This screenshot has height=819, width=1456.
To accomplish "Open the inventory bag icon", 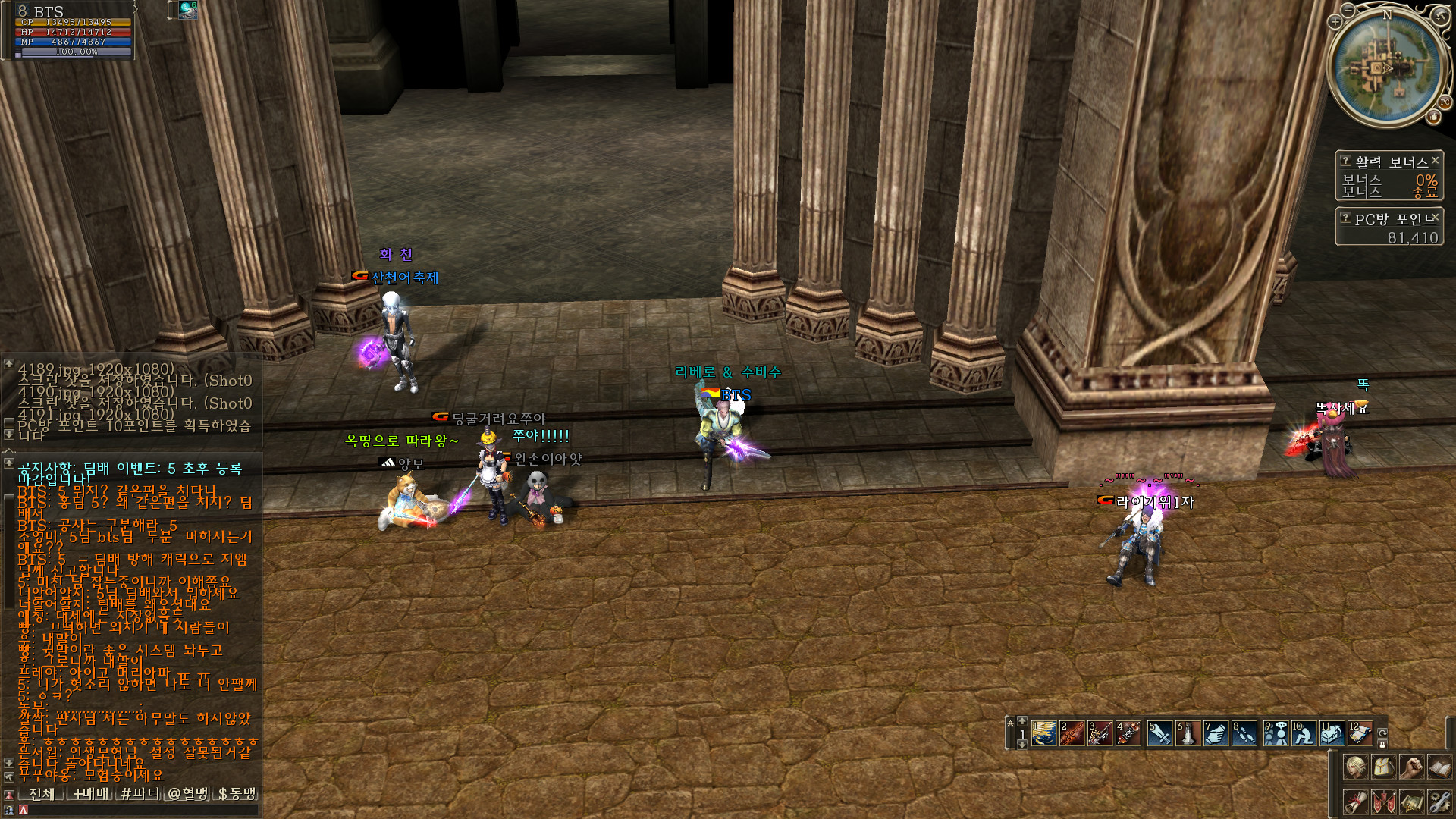I will click(x=1383, y=767).
